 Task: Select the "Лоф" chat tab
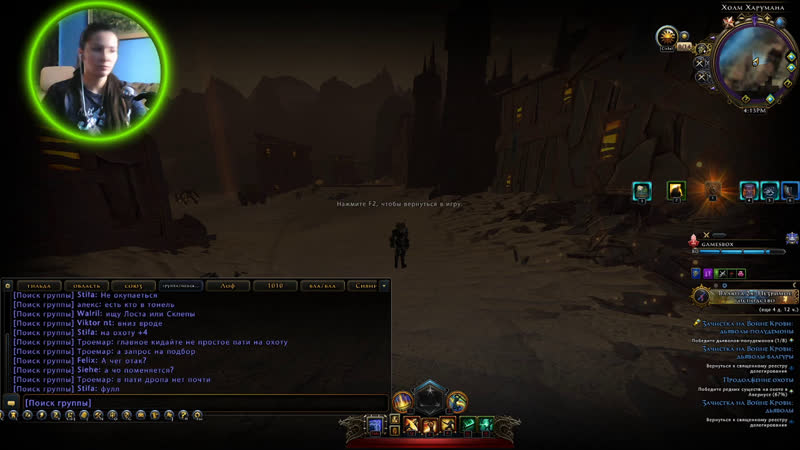click(x=228, y=286)
